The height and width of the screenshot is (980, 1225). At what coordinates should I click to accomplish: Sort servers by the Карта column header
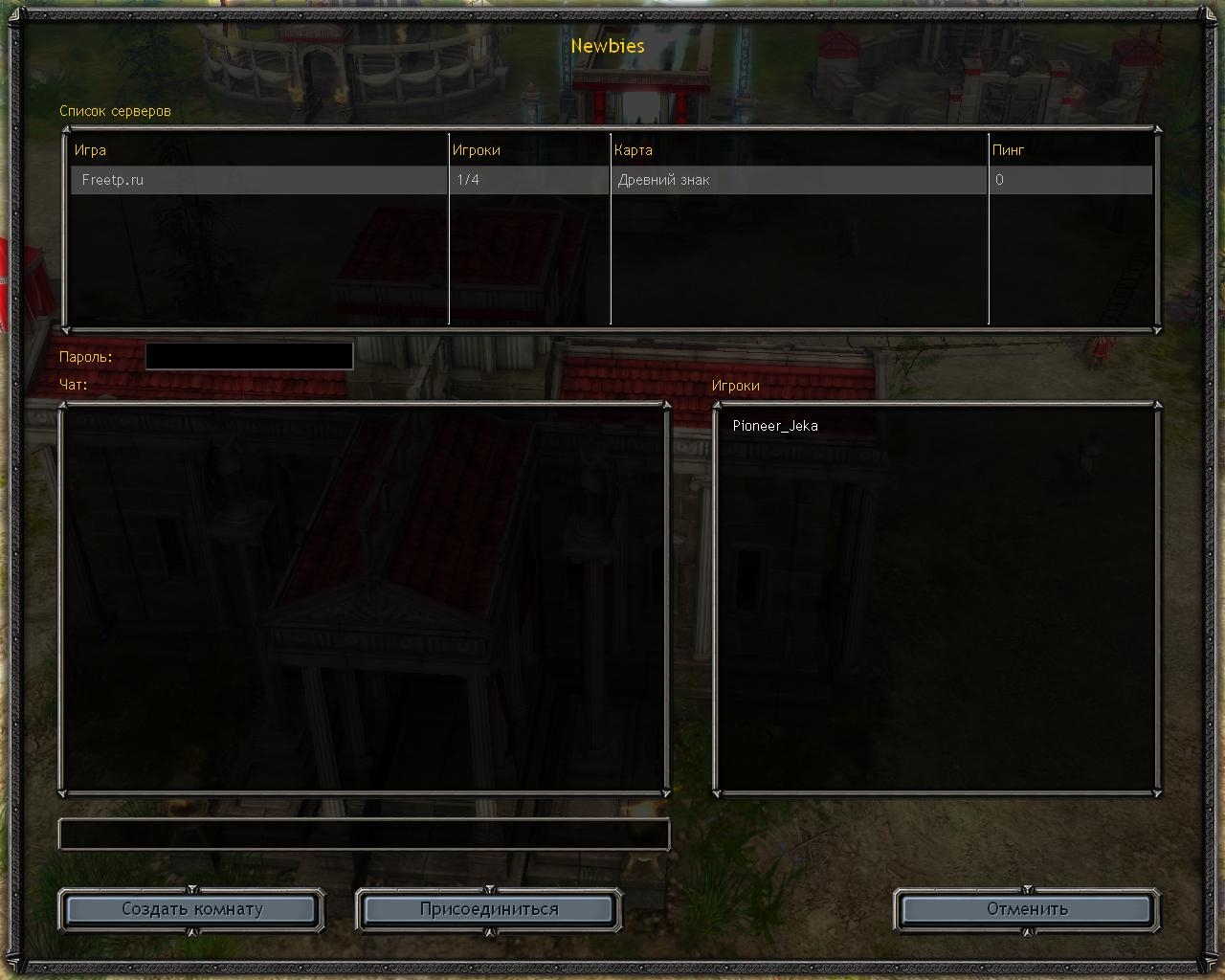(634, 150)
